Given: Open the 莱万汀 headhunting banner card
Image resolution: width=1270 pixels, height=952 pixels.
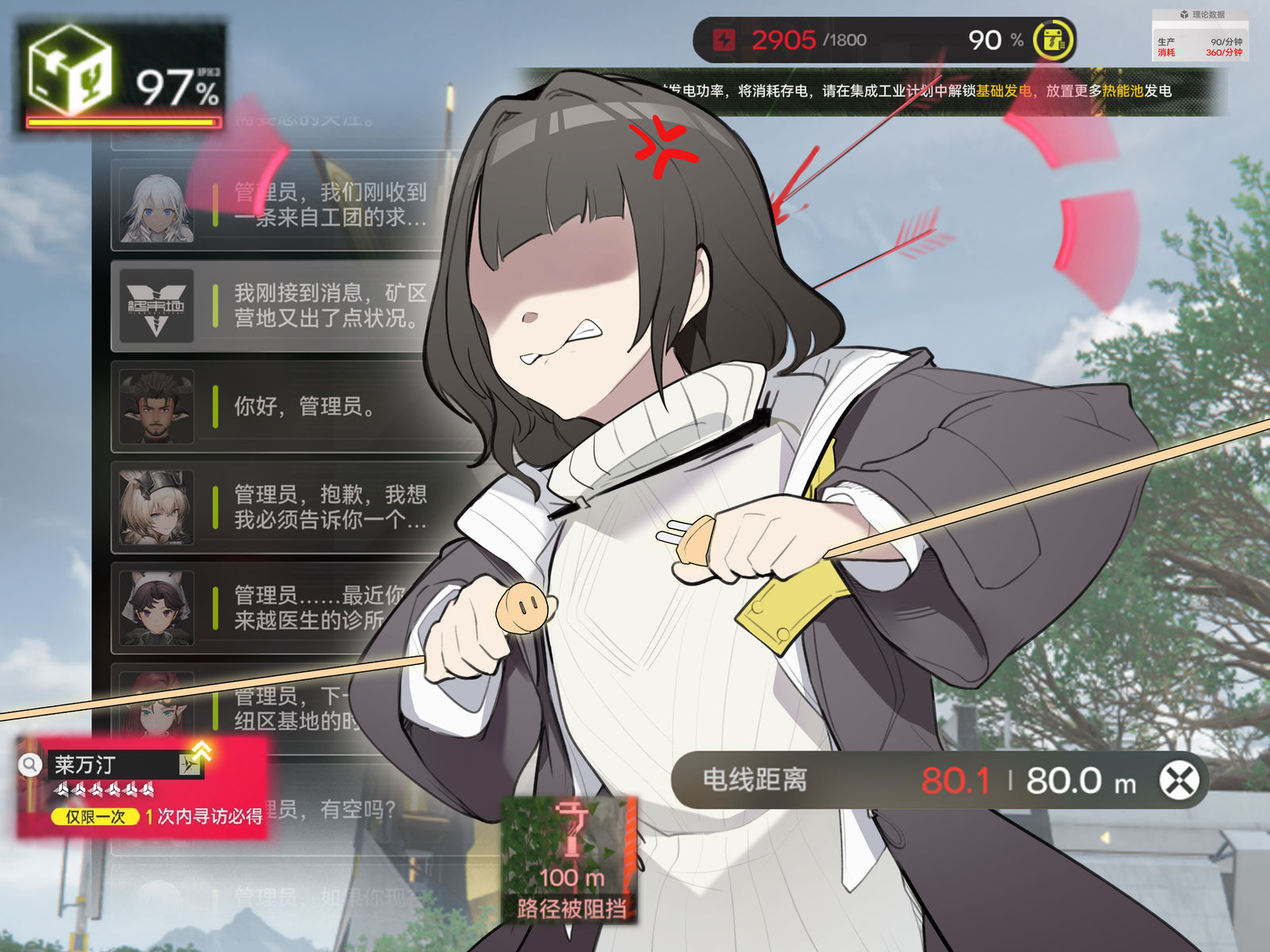Looking at the screenshot, I should coord(143,787).
